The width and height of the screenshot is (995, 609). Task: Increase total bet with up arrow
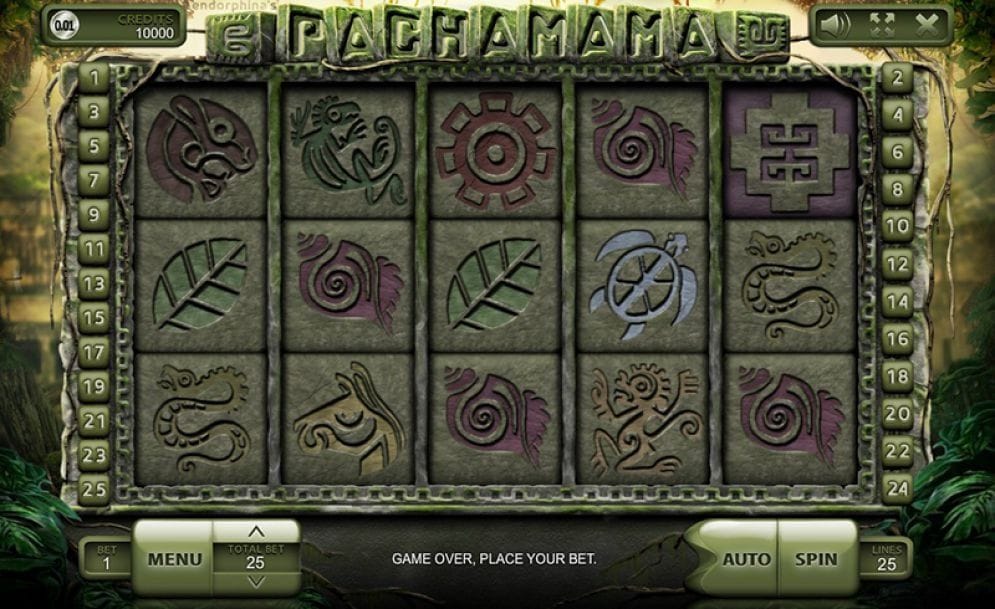pos(256,532)
